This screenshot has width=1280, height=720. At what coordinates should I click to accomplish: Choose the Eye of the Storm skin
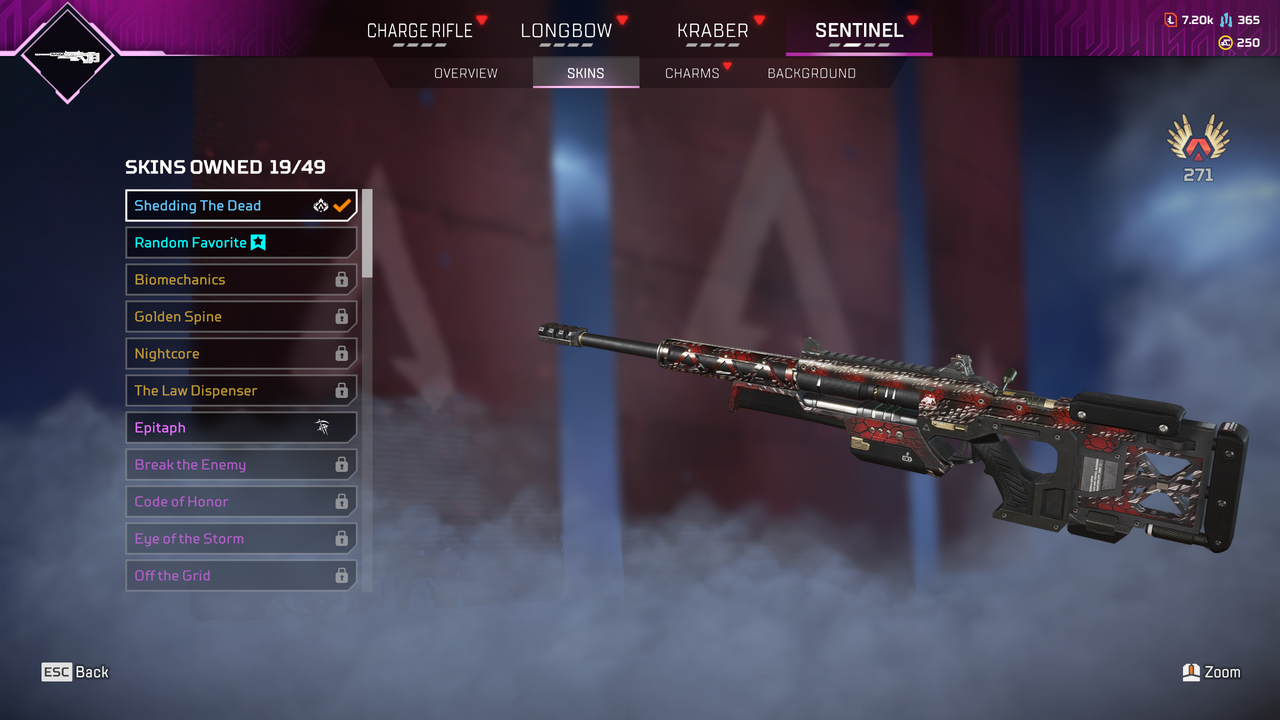tap(240, 539)
